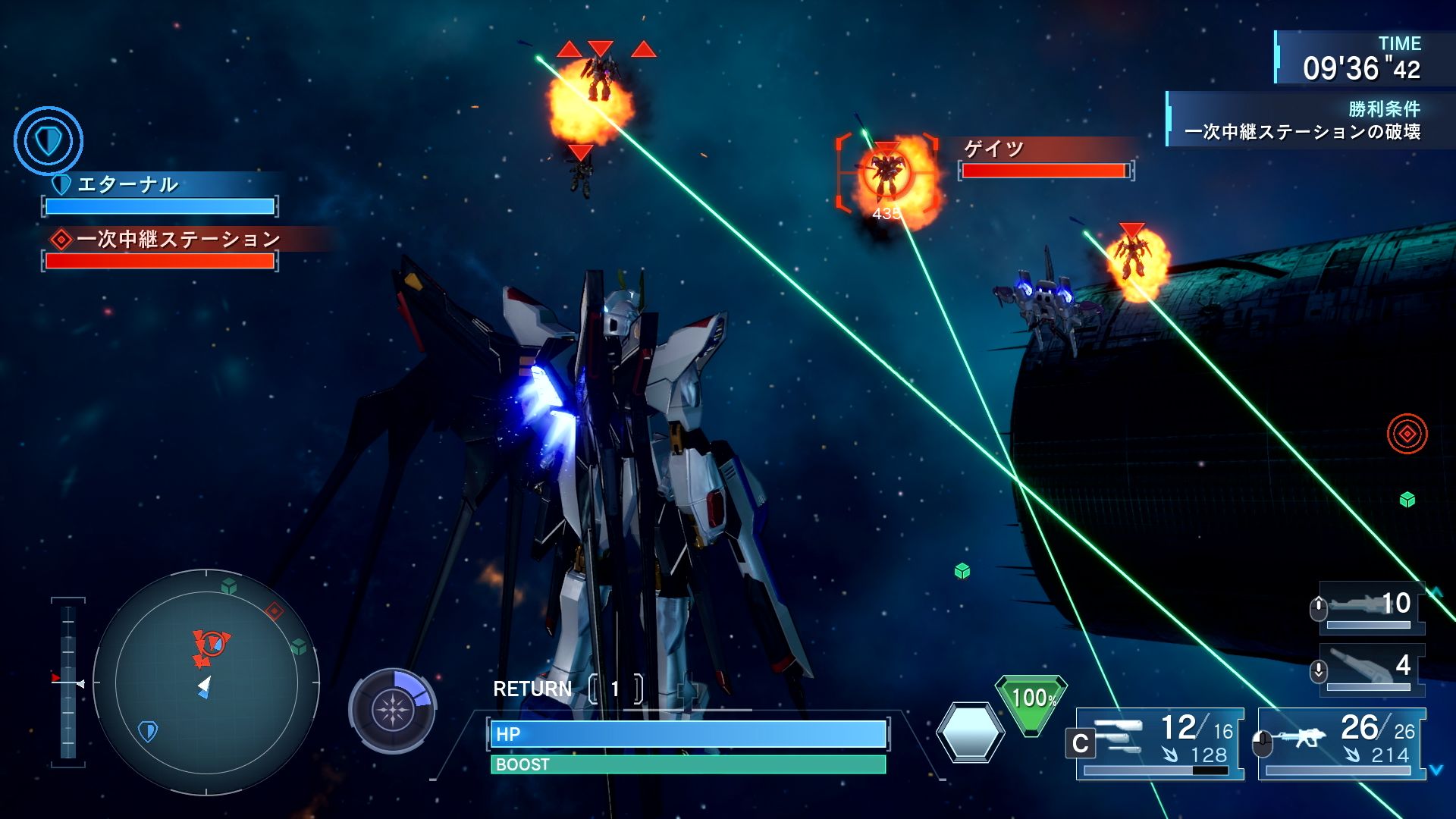Select the missile weapon slot marked C
The image size is (1456, 819).
(x=1159, y=743)
